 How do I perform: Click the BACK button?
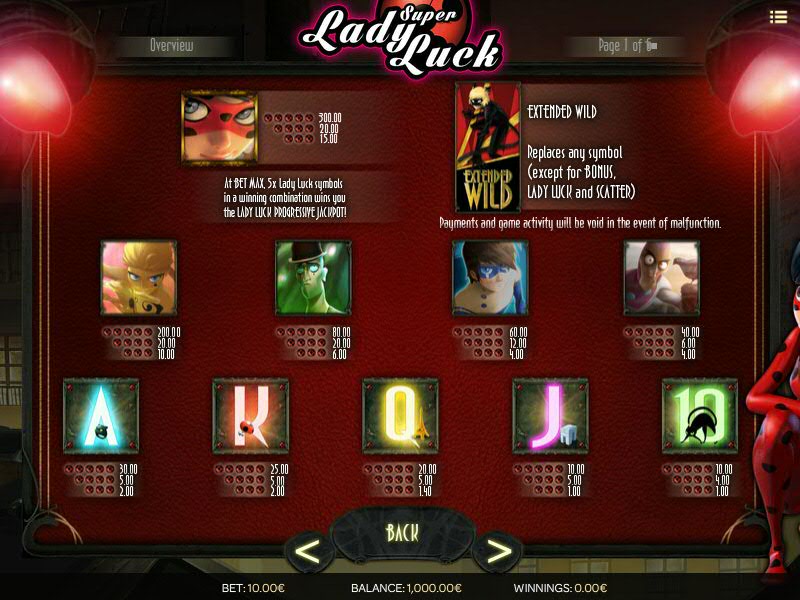coord(402,532)
